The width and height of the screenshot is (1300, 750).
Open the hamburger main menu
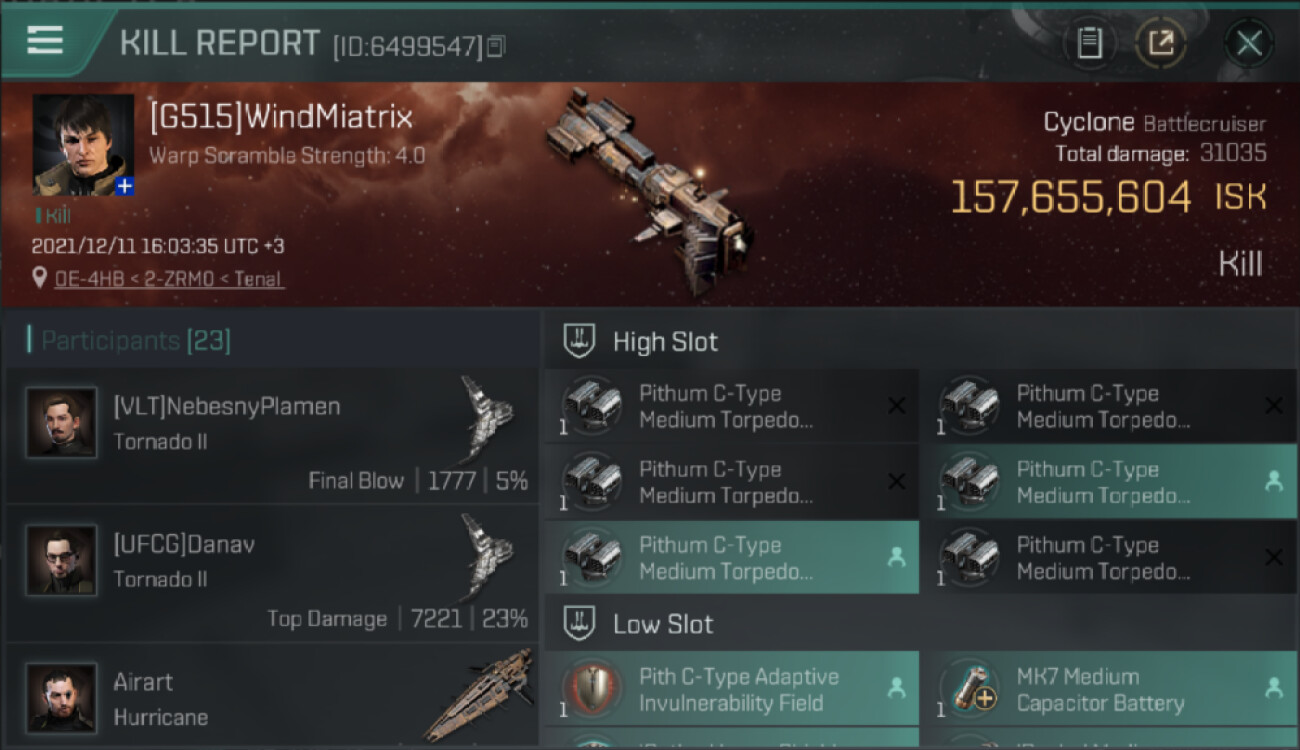pos(45,41)
